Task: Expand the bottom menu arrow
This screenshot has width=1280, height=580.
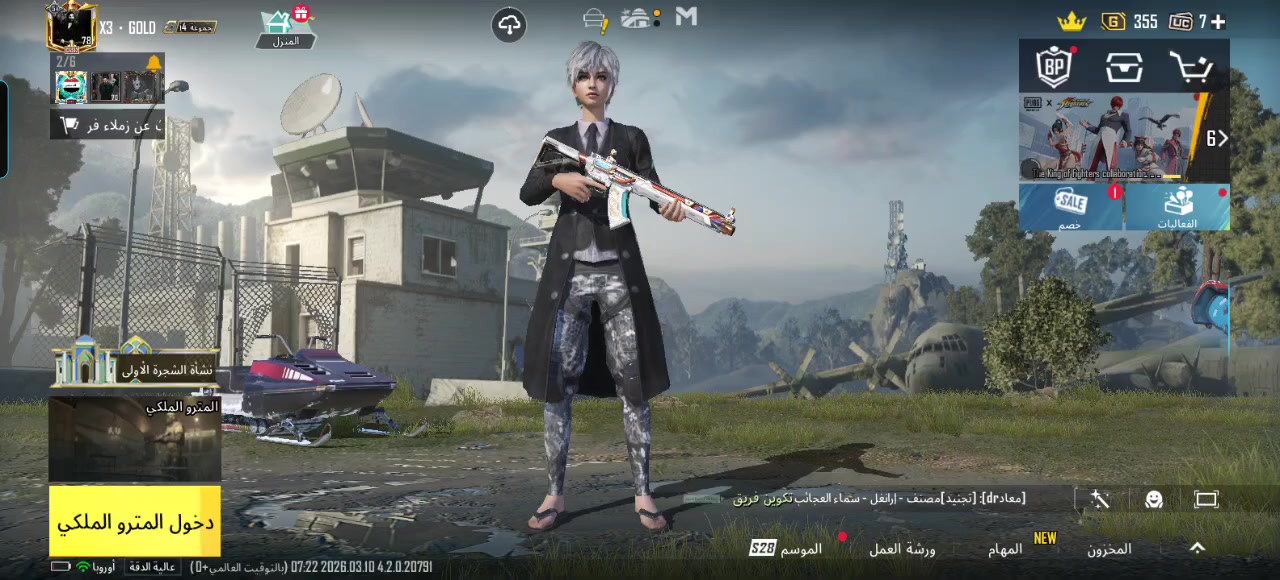Action: (x=1197, y=548)
